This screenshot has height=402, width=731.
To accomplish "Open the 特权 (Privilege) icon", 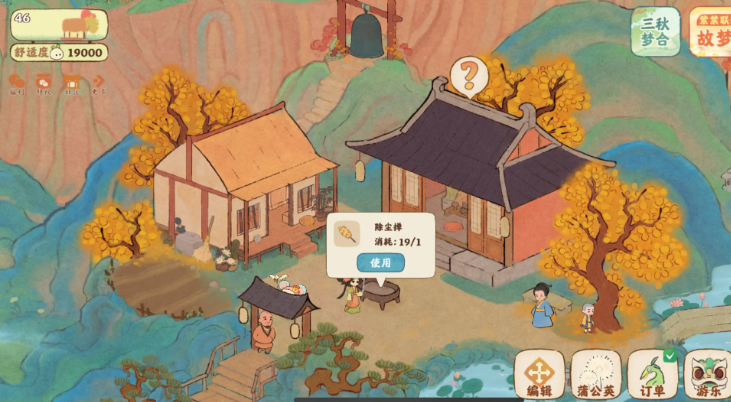I will [44, 82].
